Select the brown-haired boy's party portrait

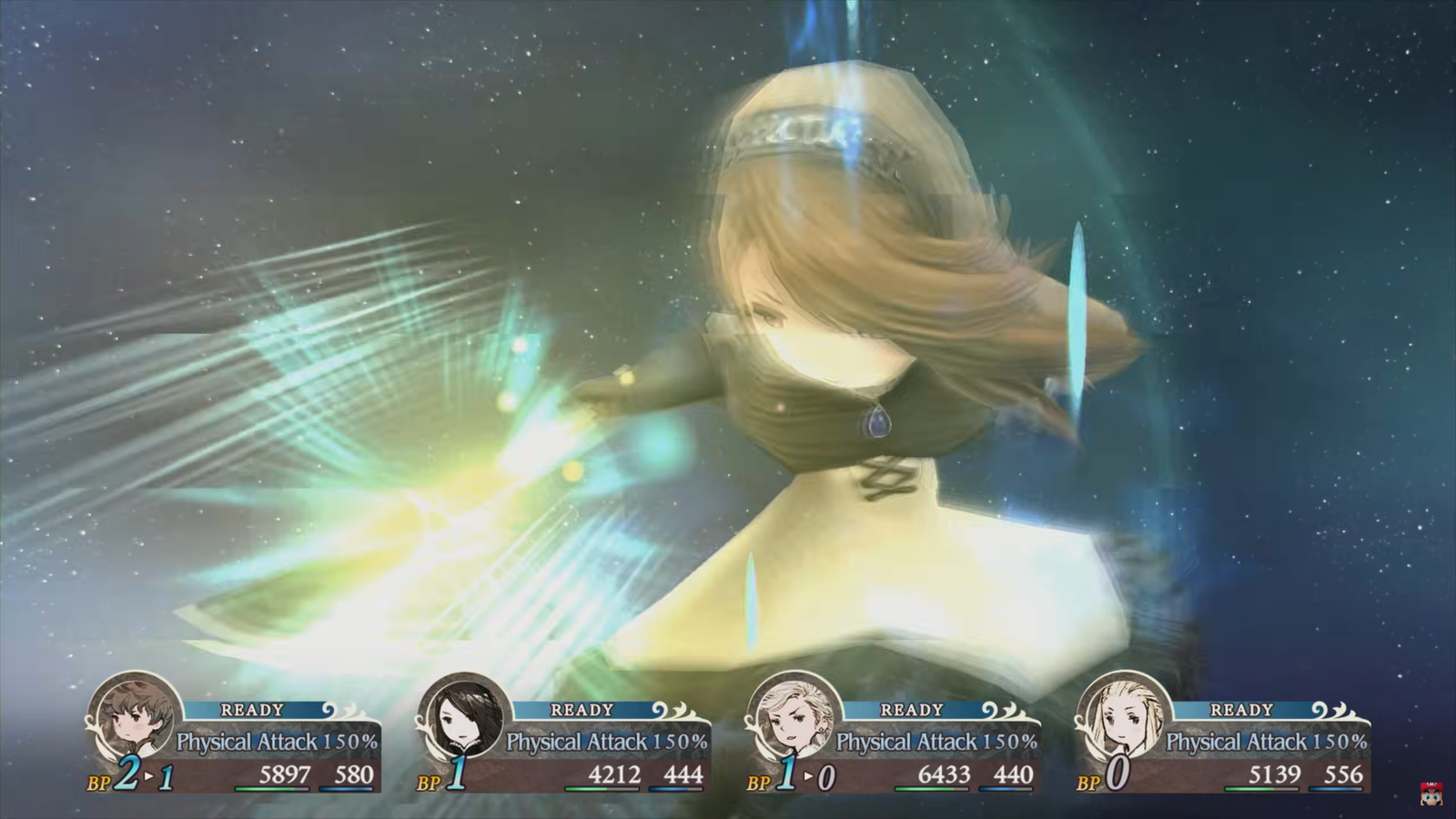tap(134, 716)
